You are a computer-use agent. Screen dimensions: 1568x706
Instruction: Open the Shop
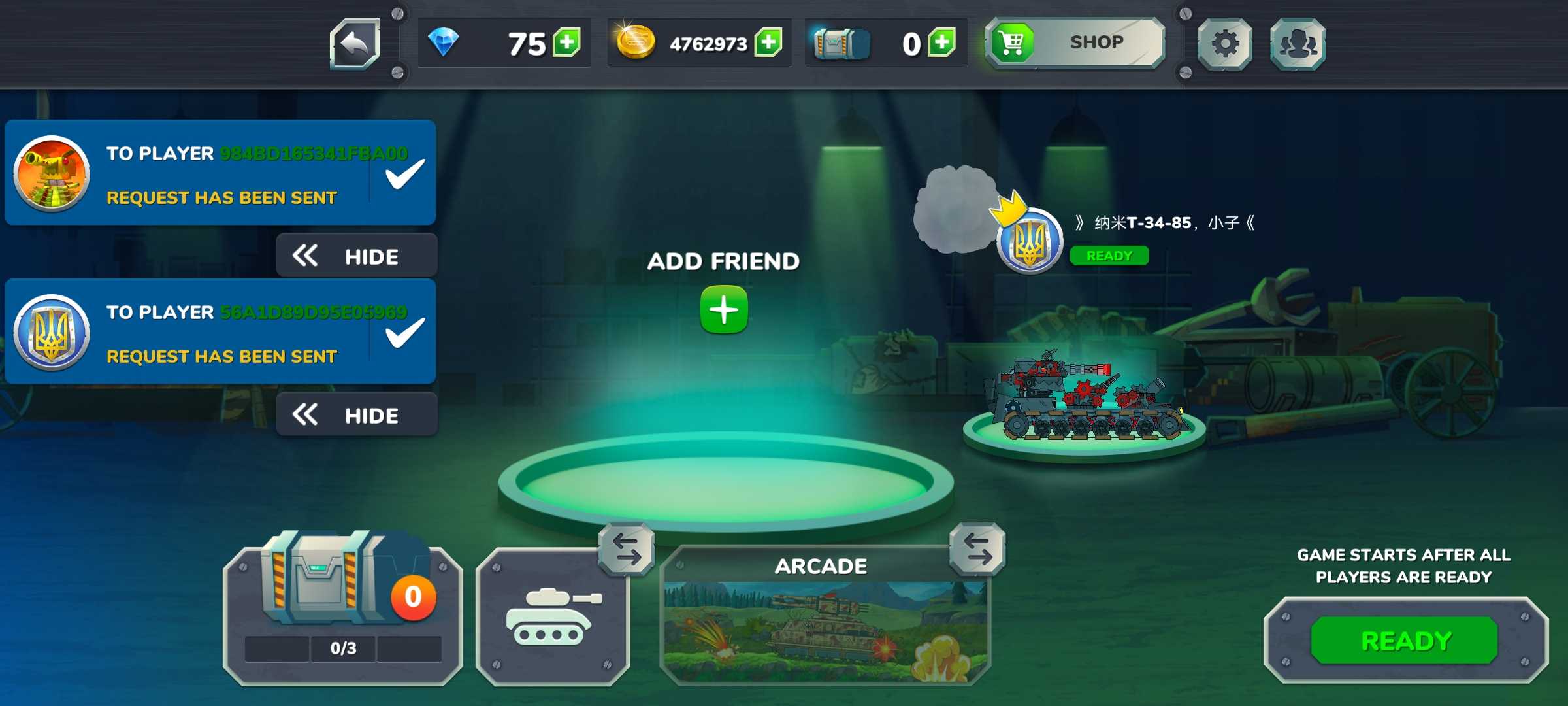1075,43
